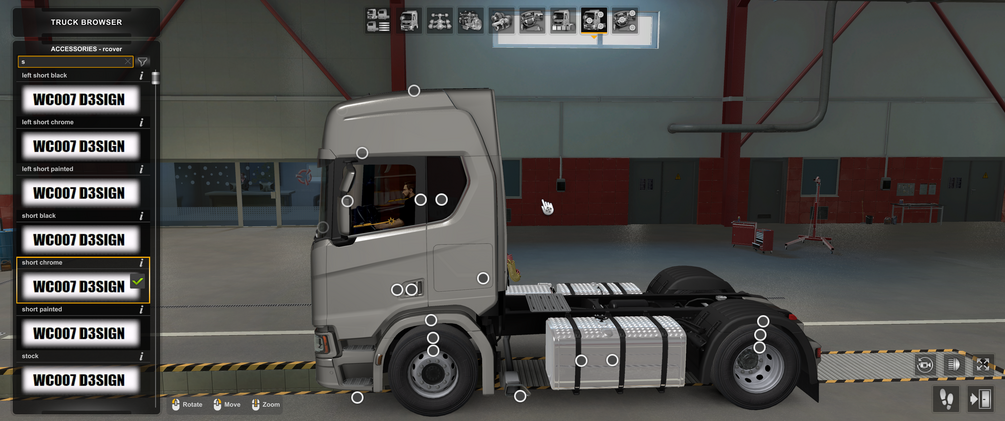The height and width of the screenshot is (421, 1005).
Task: Show info for the stock accessory
Action: [141, 356]
